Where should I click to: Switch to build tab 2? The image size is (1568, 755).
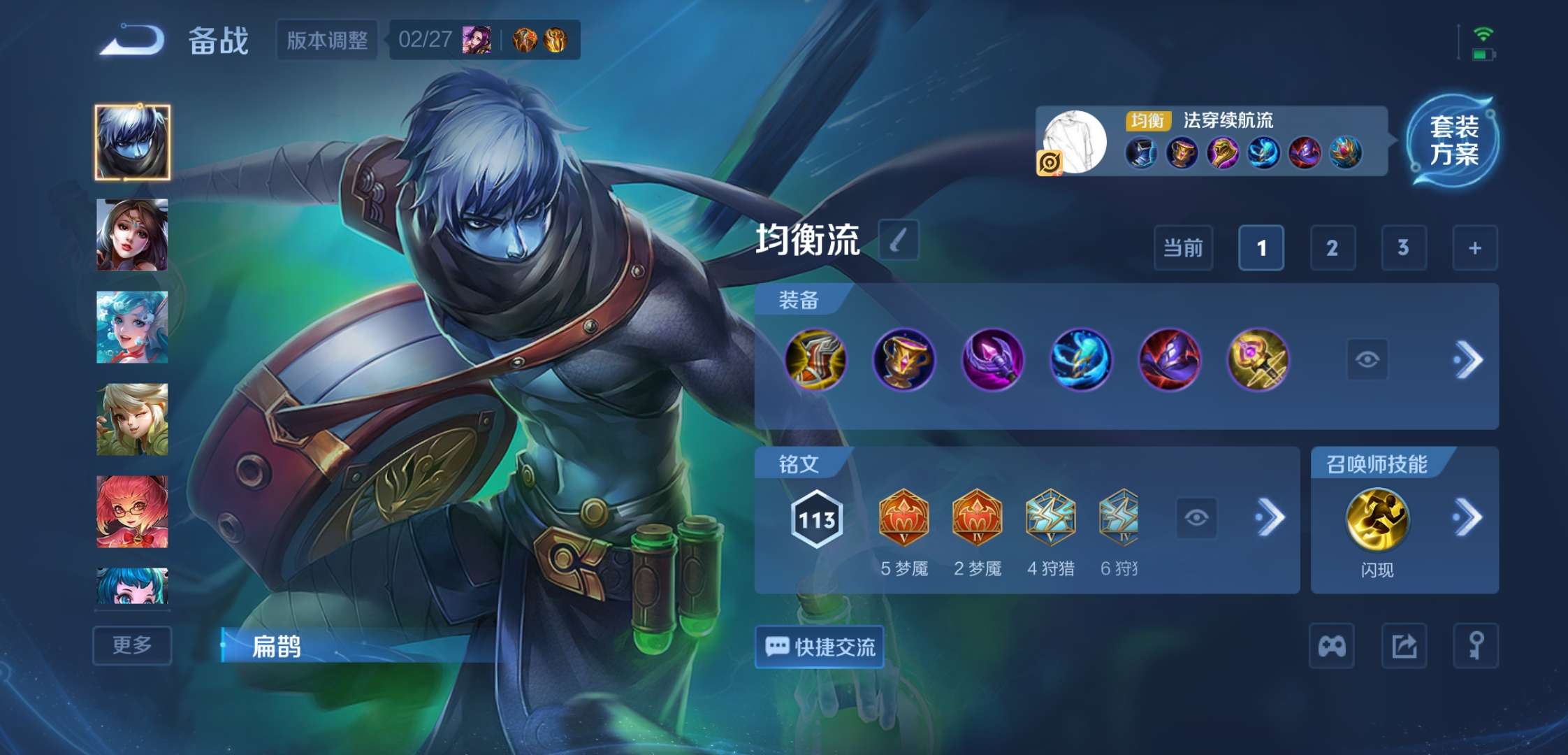coord(1333,248)
